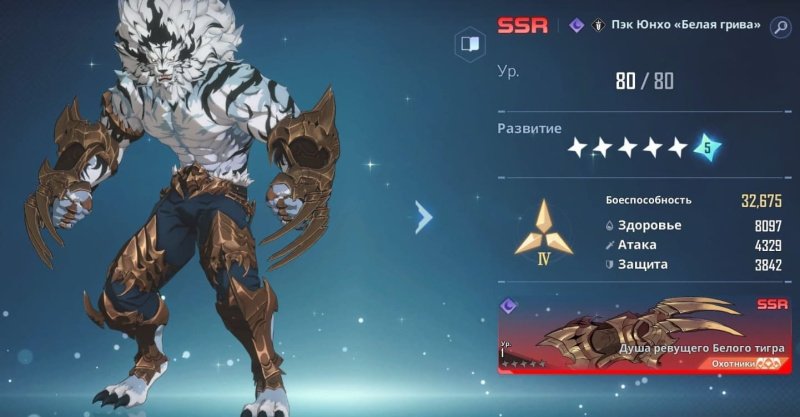Select the tier IV advancement emblem

(544, 231)
